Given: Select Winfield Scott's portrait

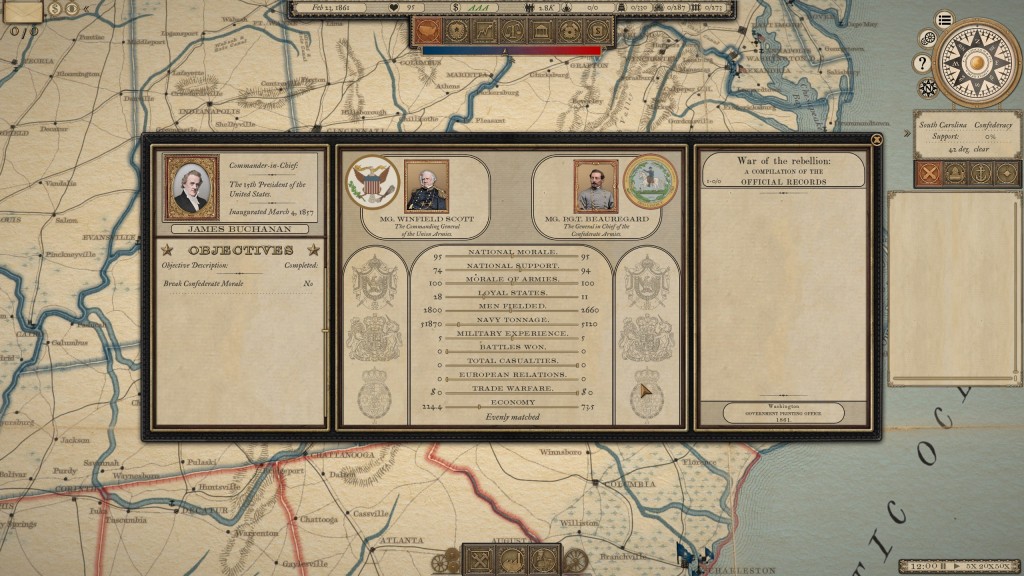Looking at the screenshot, I should coord(426,185).
